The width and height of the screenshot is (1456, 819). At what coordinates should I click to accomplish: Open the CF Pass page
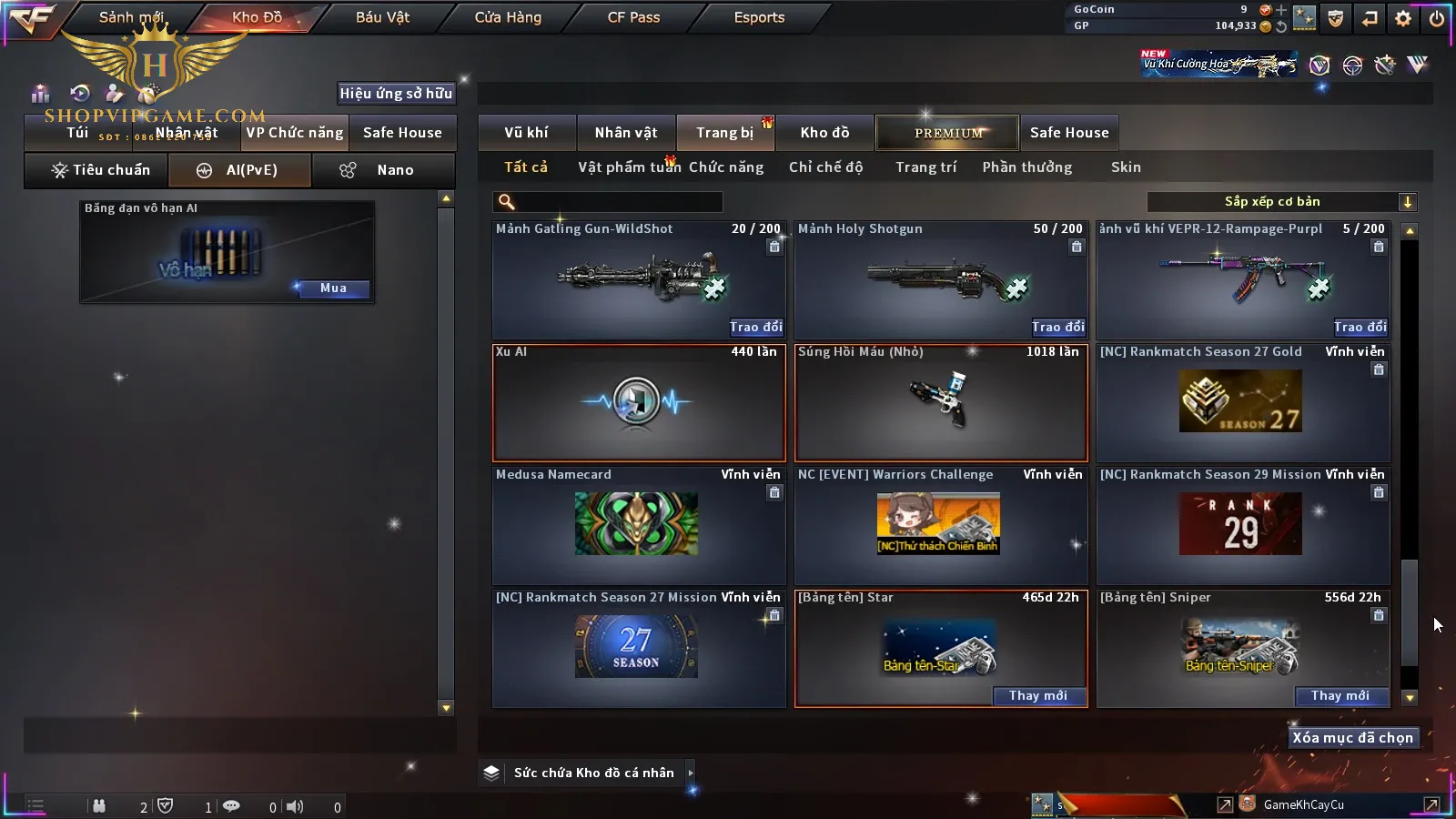tap(633, 17)
